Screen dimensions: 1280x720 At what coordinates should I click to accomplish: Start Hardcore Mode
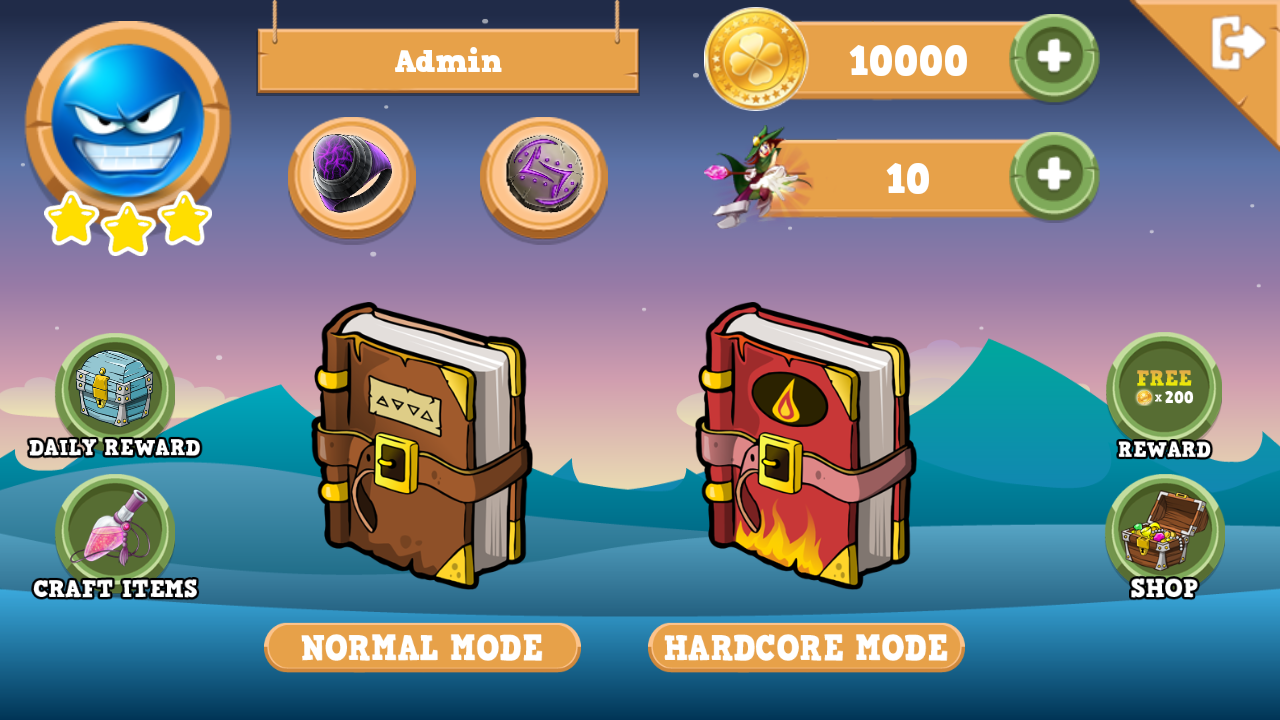[806, 647]
